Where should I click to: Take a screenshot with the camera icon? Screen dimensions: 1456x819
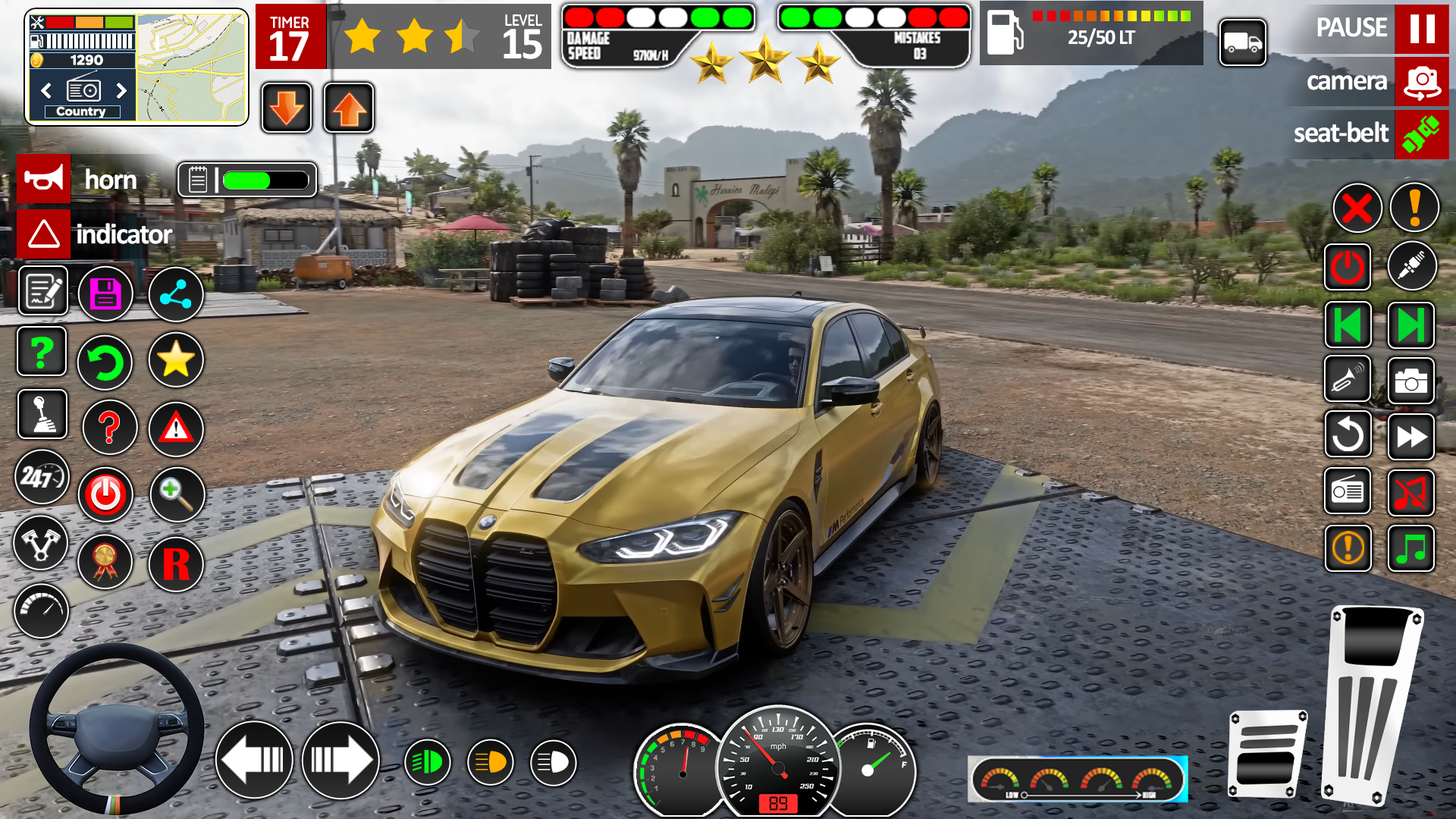1412,381
